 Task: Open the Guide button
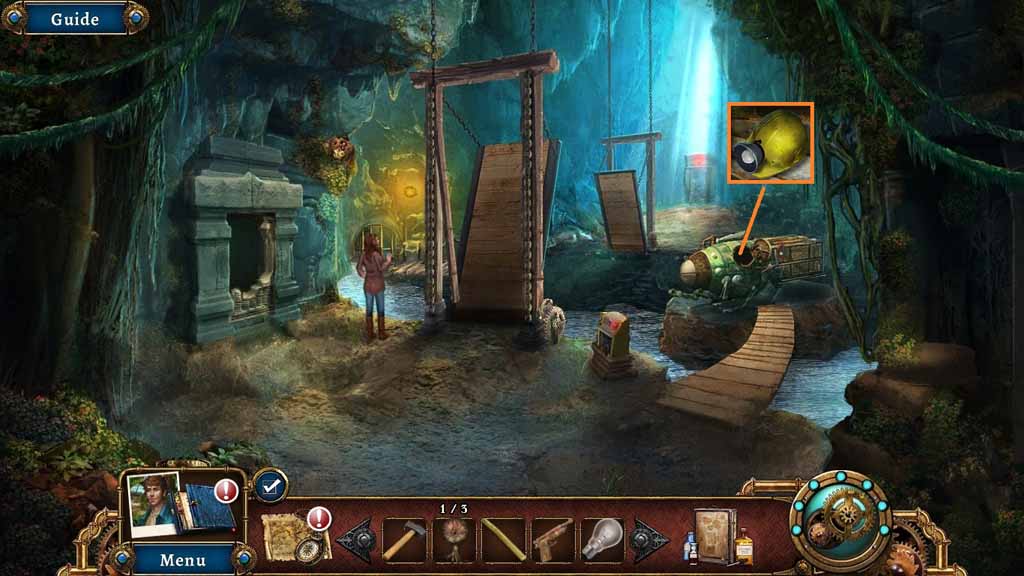click(x=74, y=18)
